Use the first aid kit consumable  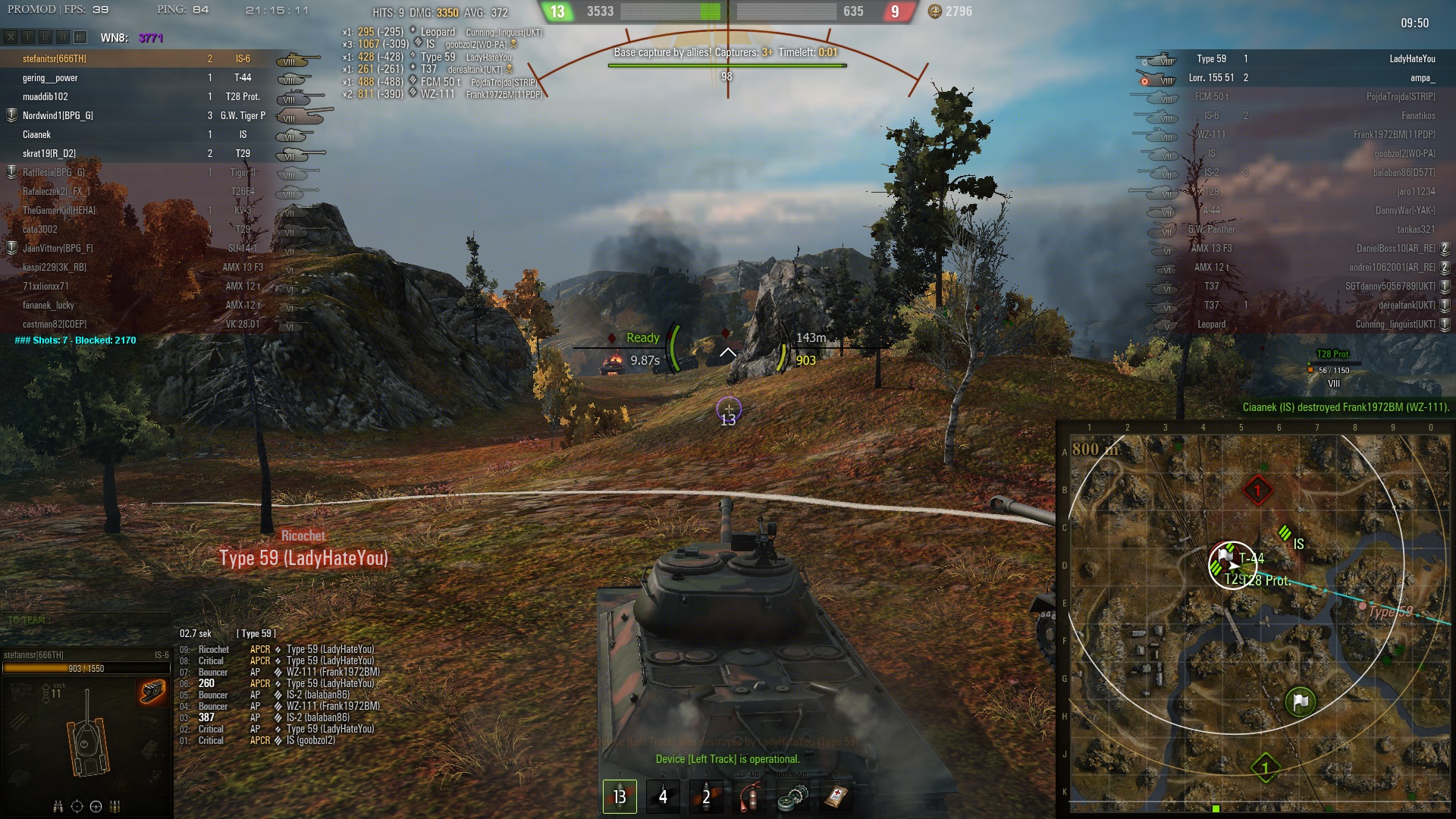tap(836, 796)
